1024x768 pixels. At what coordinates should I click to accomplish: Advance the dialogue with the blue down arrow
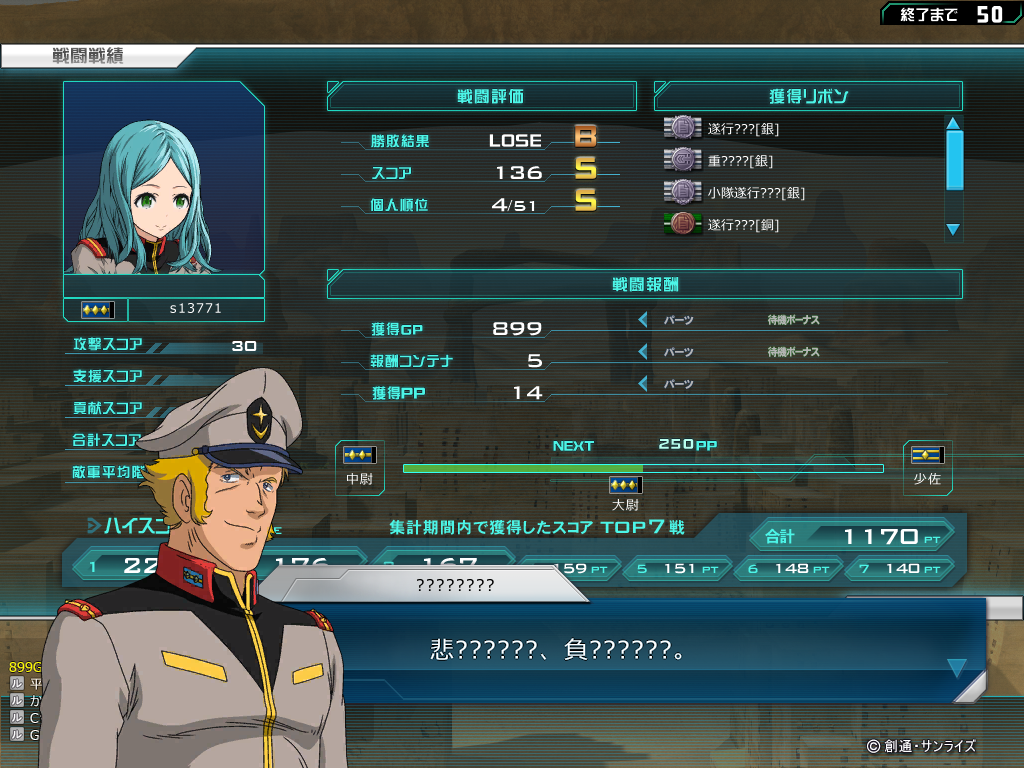click(x=956, y=668)
